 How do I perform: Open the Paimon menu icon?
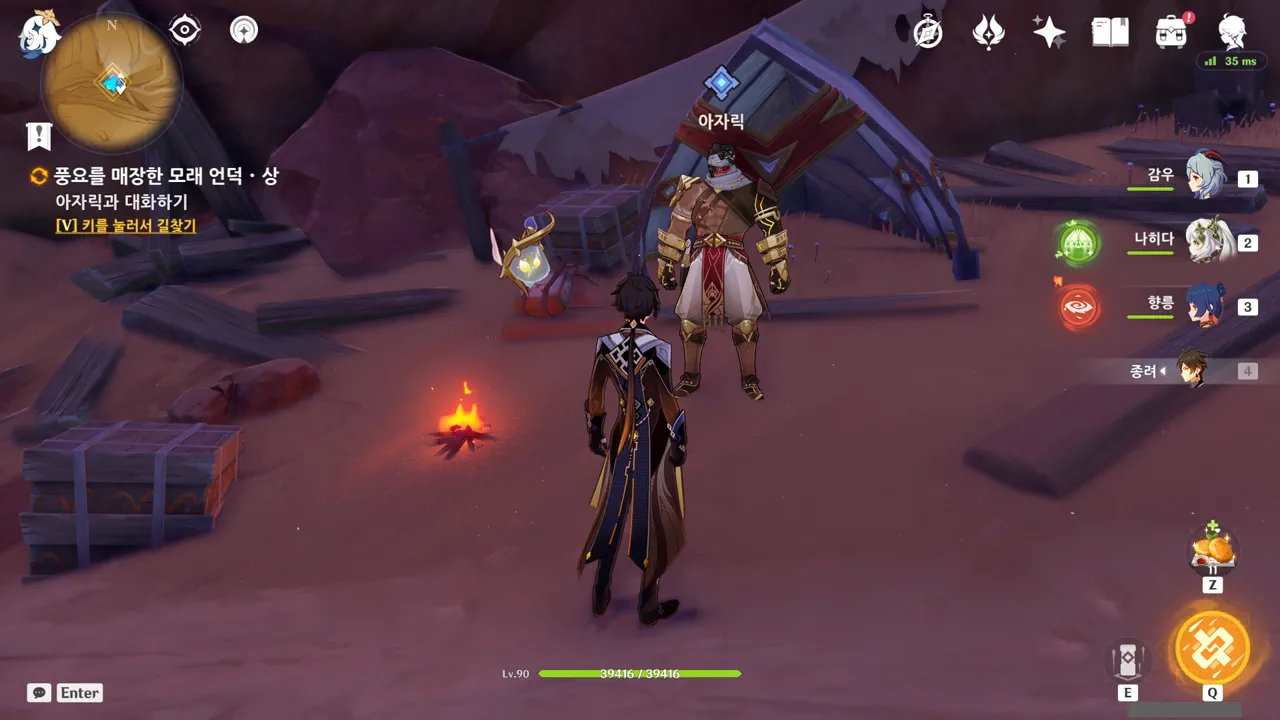pos(40,32)
